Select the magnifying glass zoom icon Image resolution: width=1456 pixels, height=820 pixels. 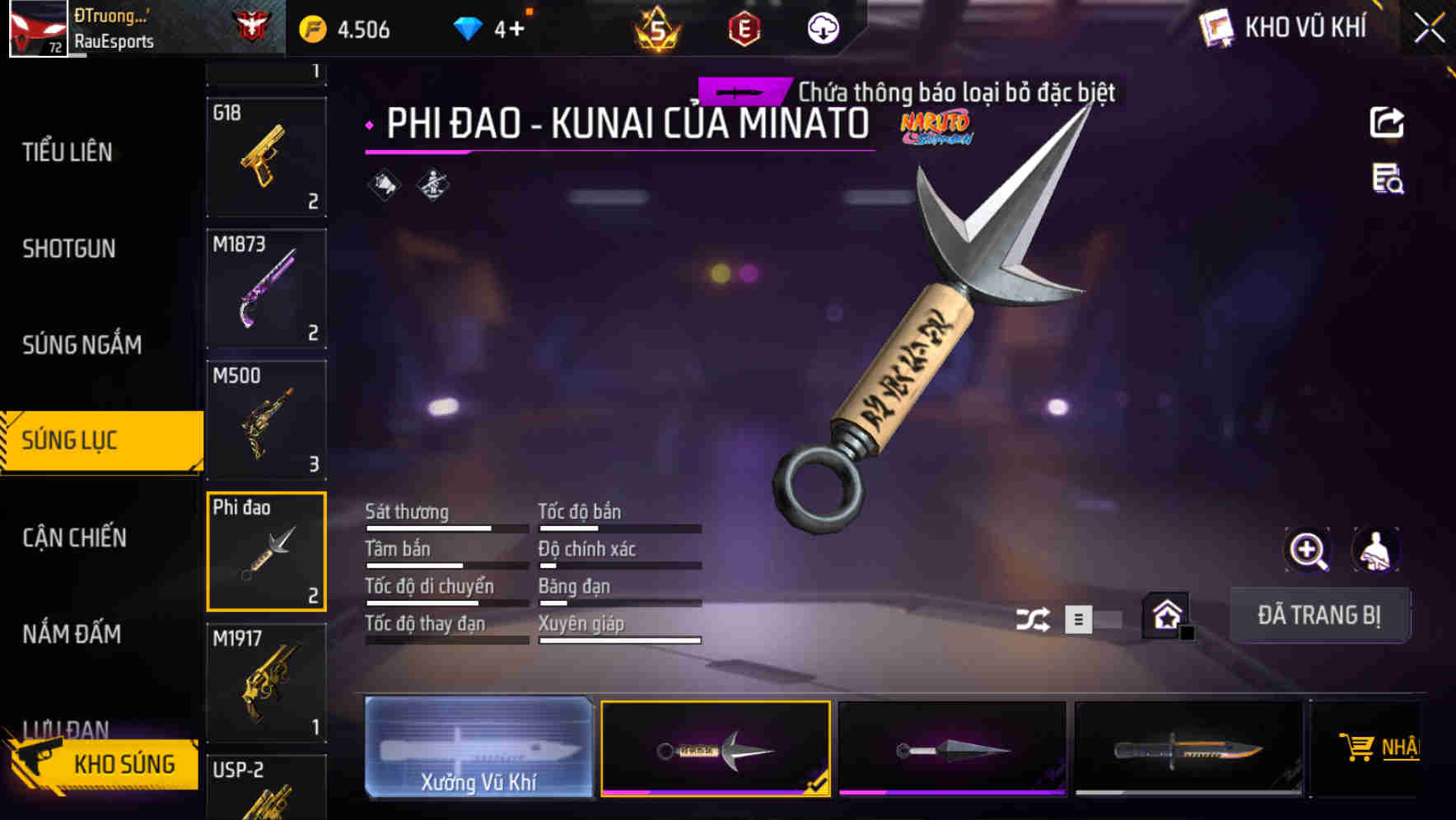click(x=1306, y=549)
